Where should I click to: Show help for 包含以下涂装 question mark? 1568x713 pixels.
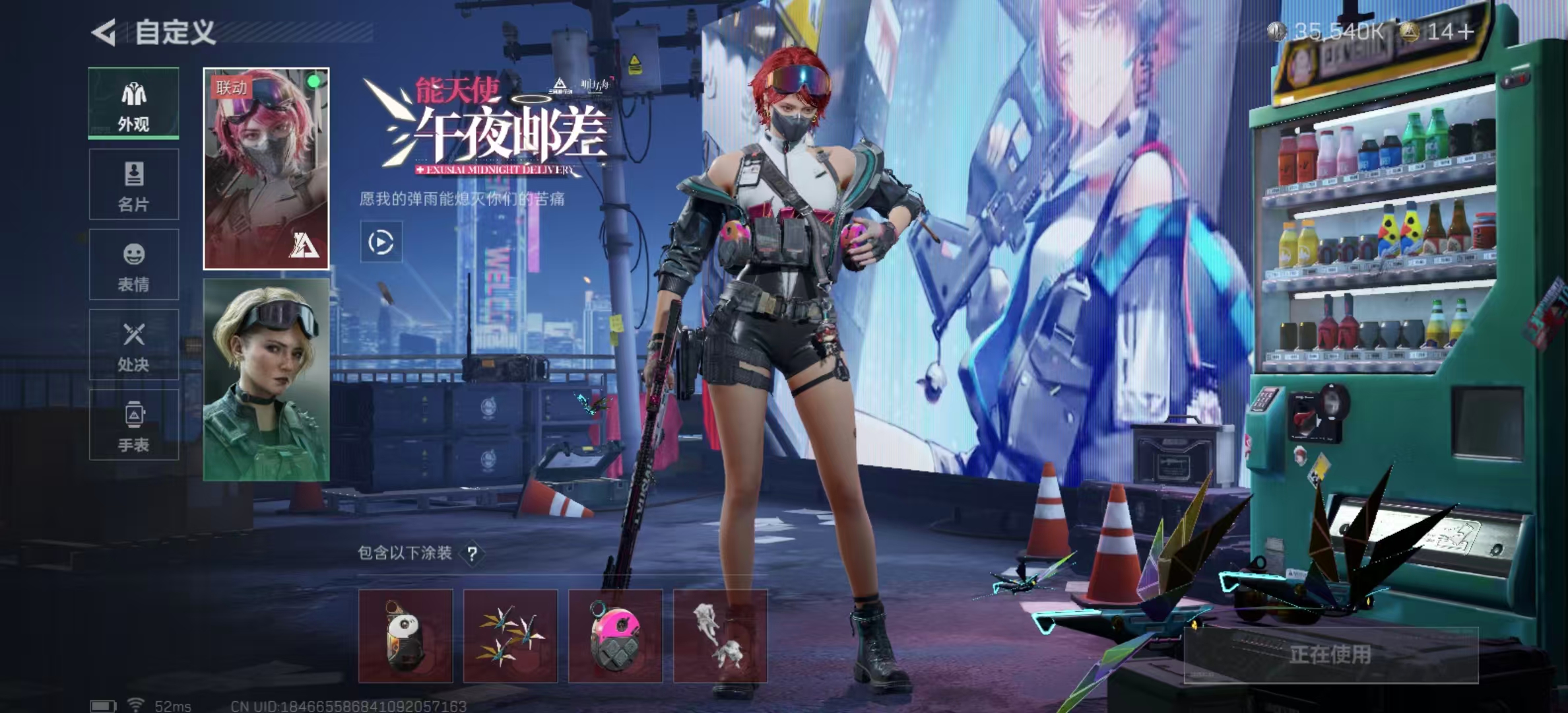coord(472,553)
